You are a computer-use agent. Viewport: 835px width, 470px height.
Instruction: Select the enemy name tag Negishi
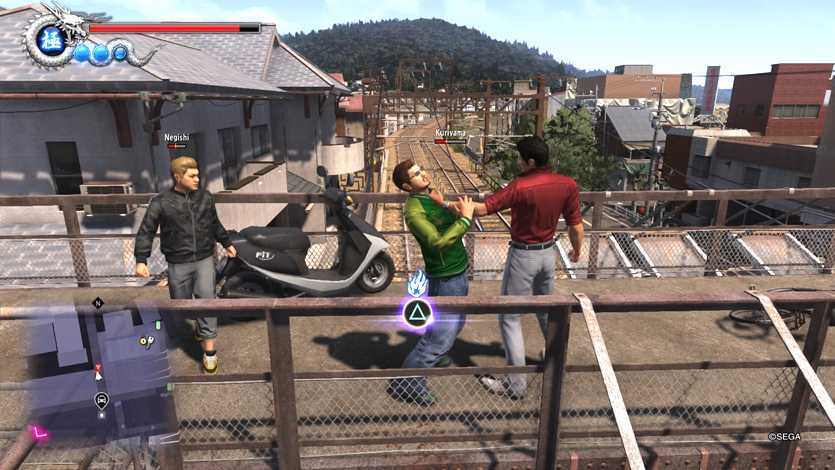point(176,137)
